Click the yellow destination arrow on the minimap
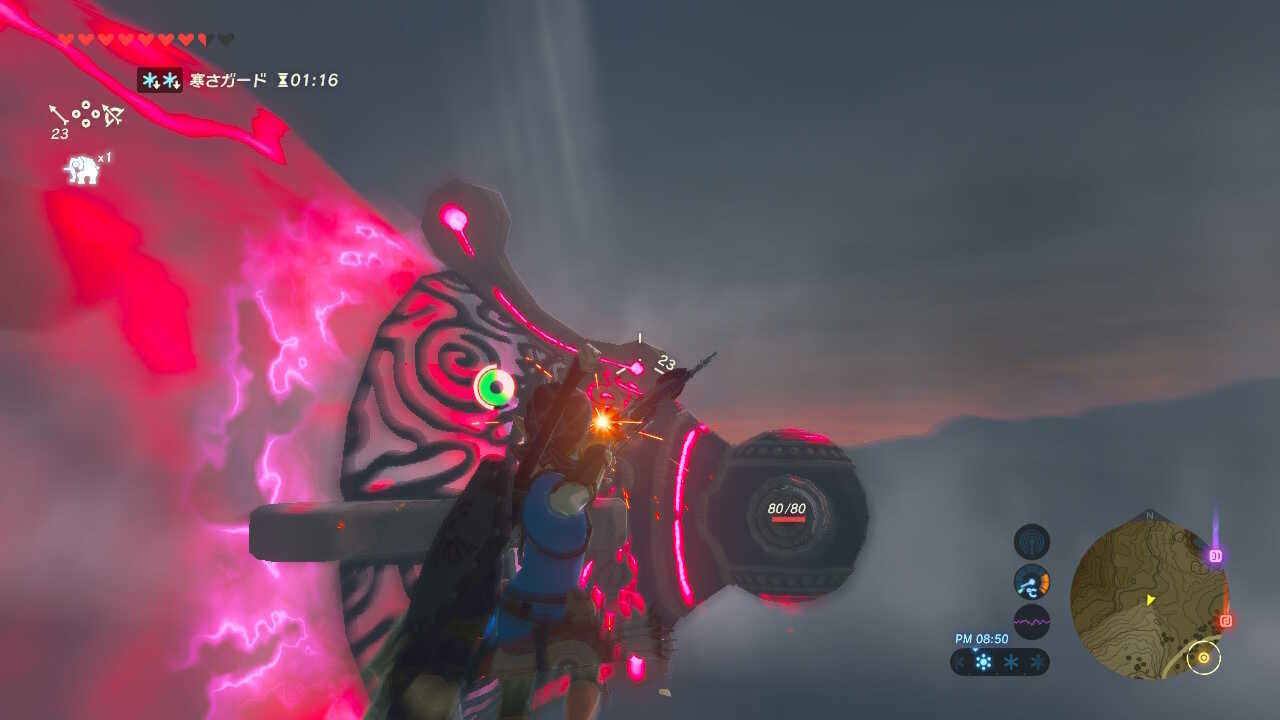1280x720 pixels. click(1150, 599)
